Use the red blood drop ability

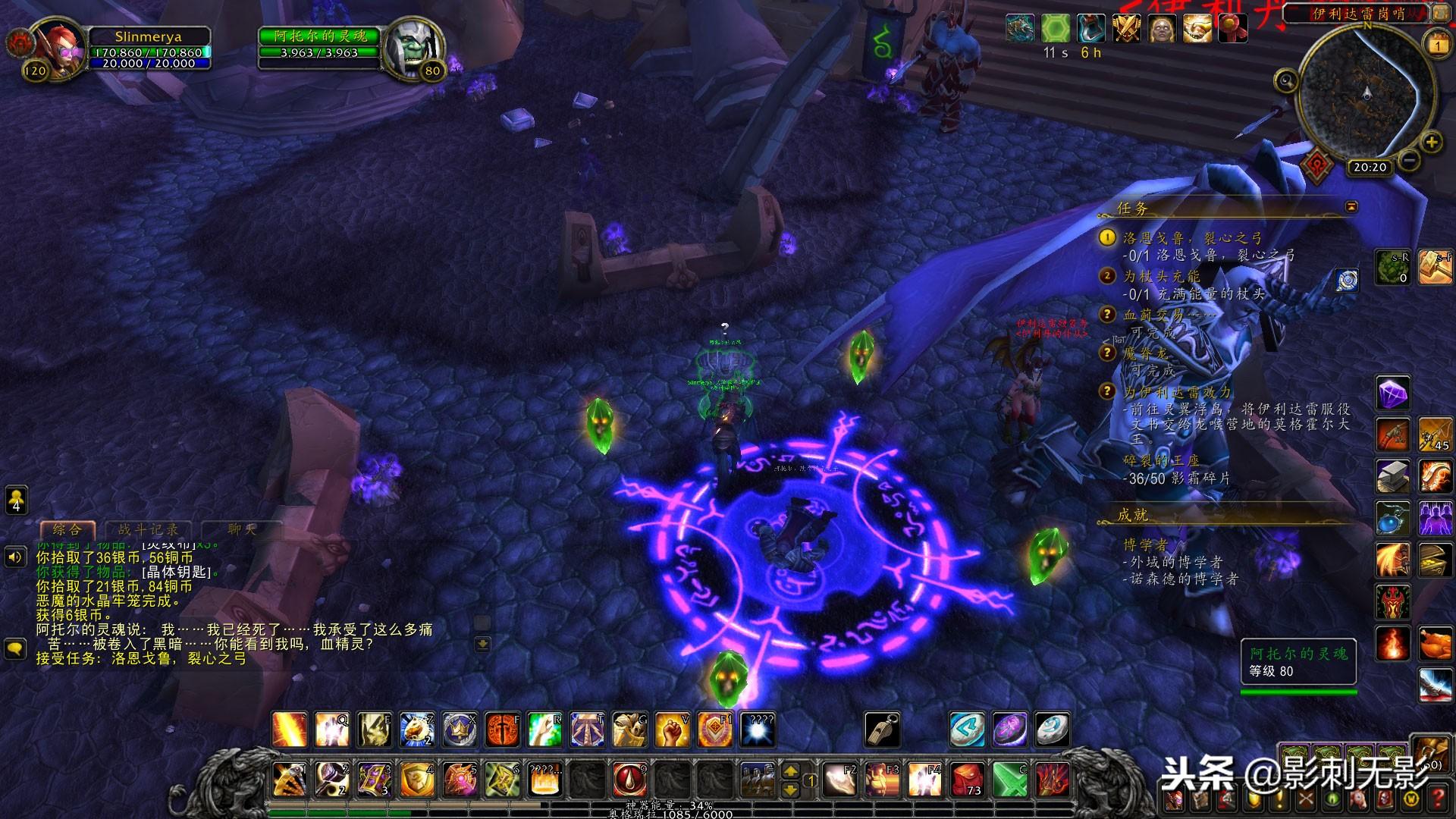[629, 780]
